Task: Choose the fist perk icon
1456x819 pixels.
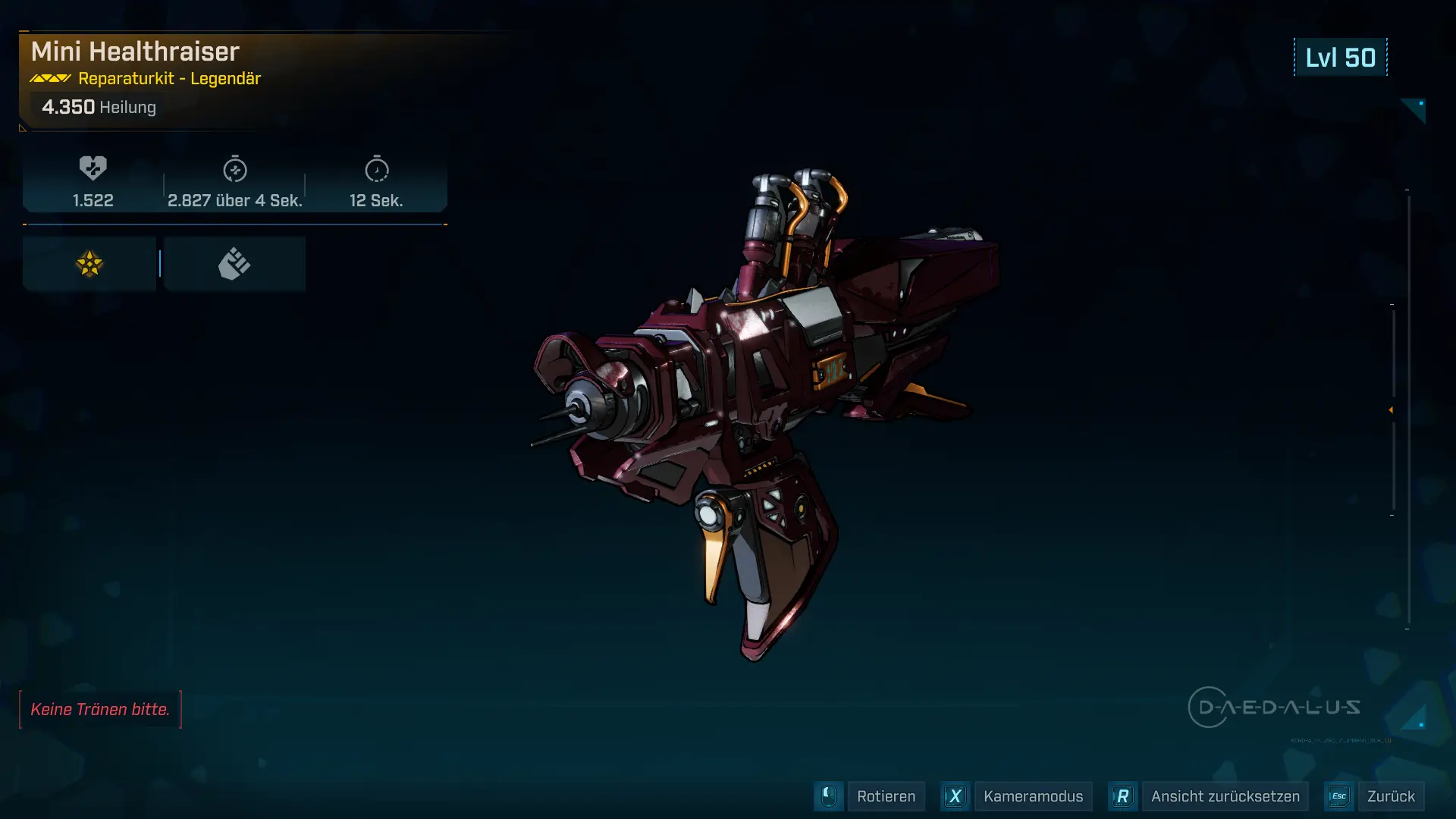Action: (234, 264)
